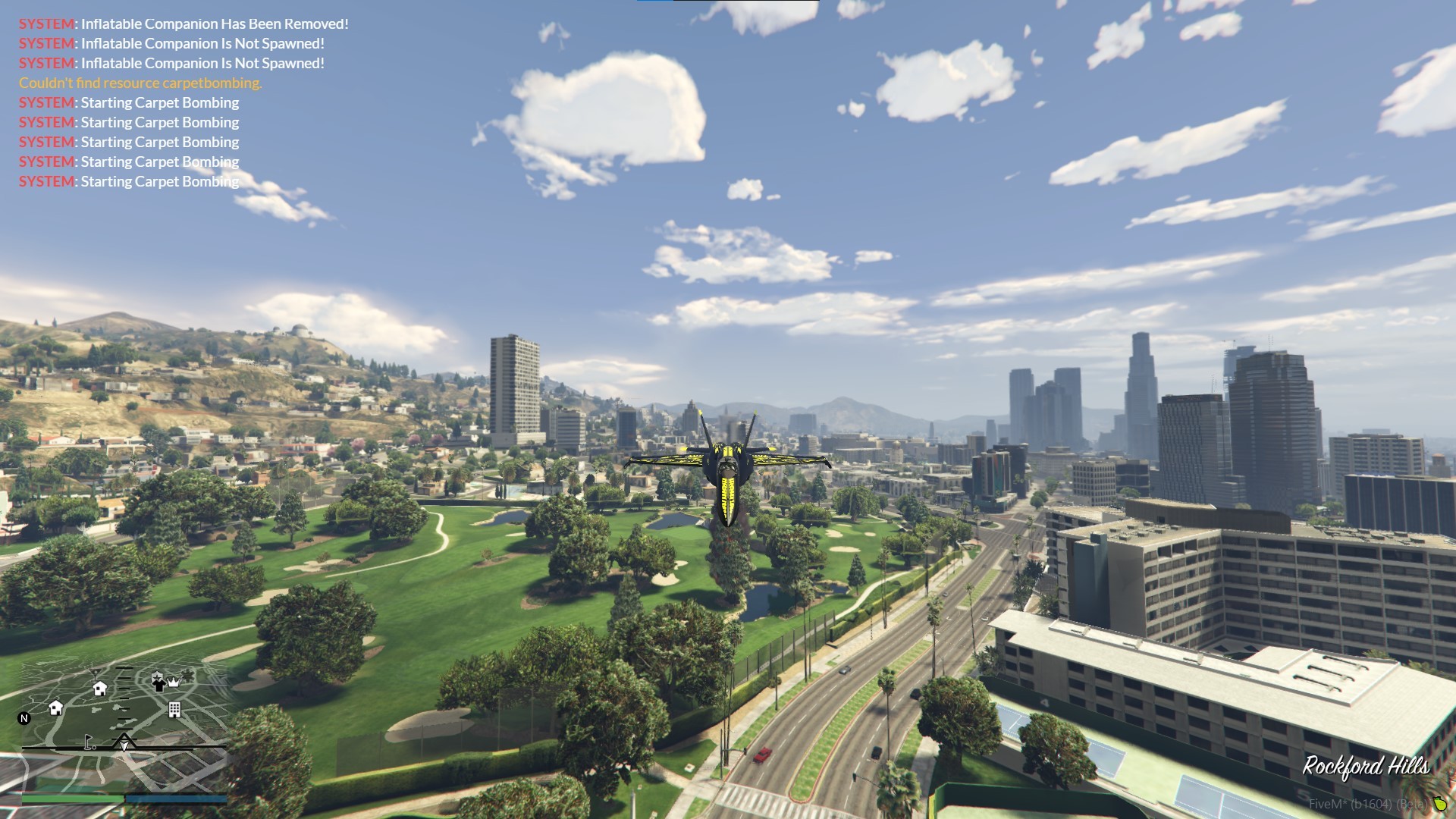The image size is (1456, 819).
Task: Click the last 'Starting Carpet Bombing' chat line
Action: [x=129, y=181]
